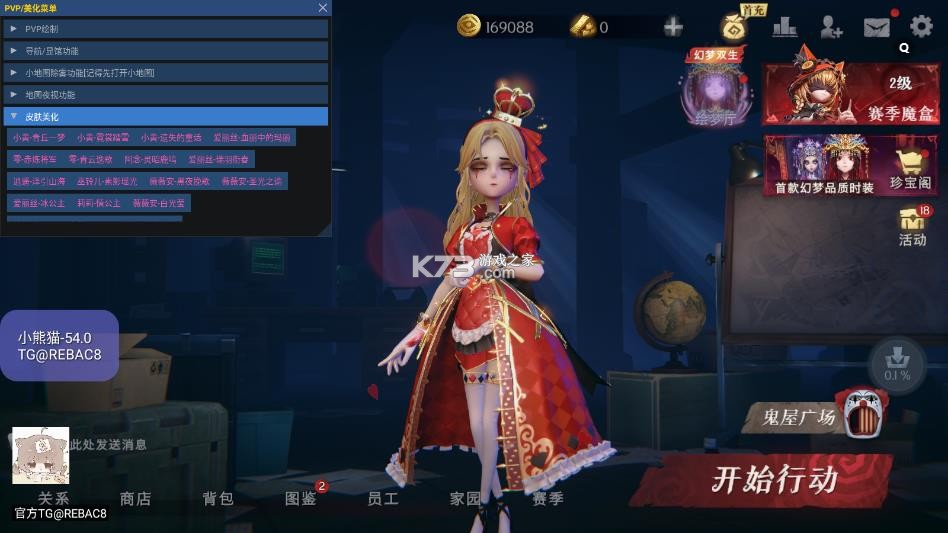Visit the 珍宝阁 shop banner
The width and height of the screenshot is (948, 533).
click(x=852, y=166)
